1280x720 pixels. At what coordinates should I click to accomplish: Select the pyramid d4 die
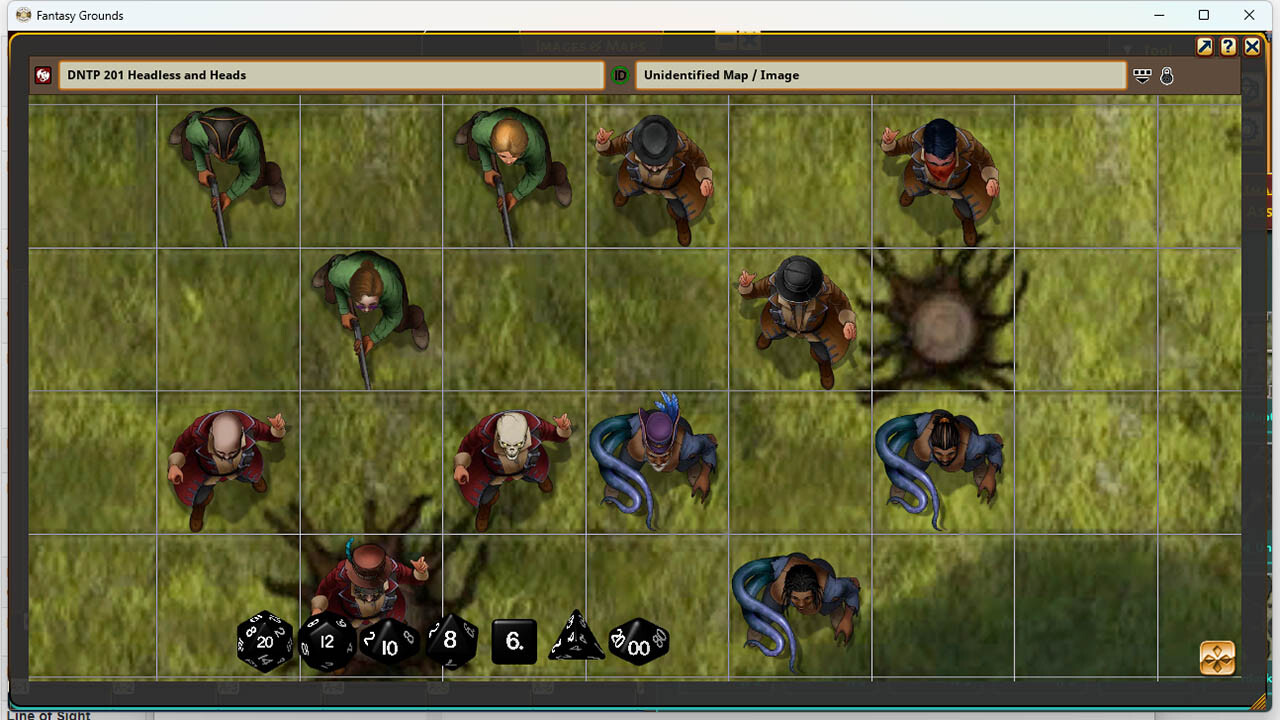coord(578,640)
